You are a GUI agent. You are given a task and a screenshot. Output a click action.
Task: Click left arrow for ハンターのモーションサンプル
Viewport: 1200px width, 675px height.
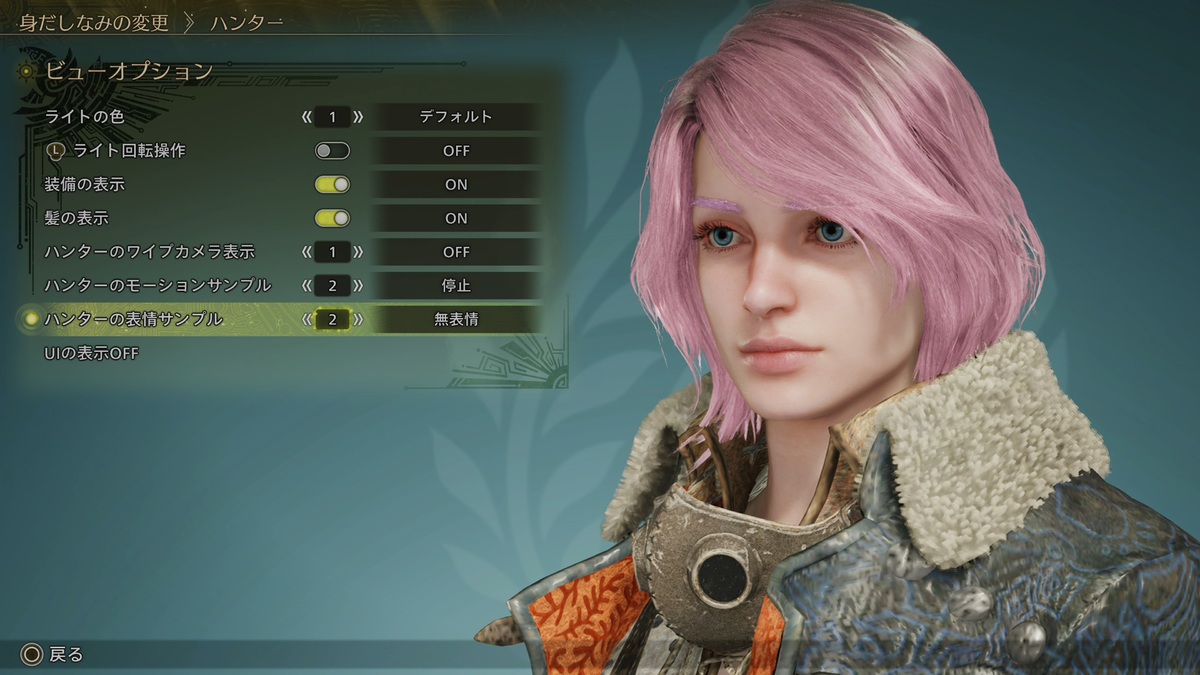(307, 286)
